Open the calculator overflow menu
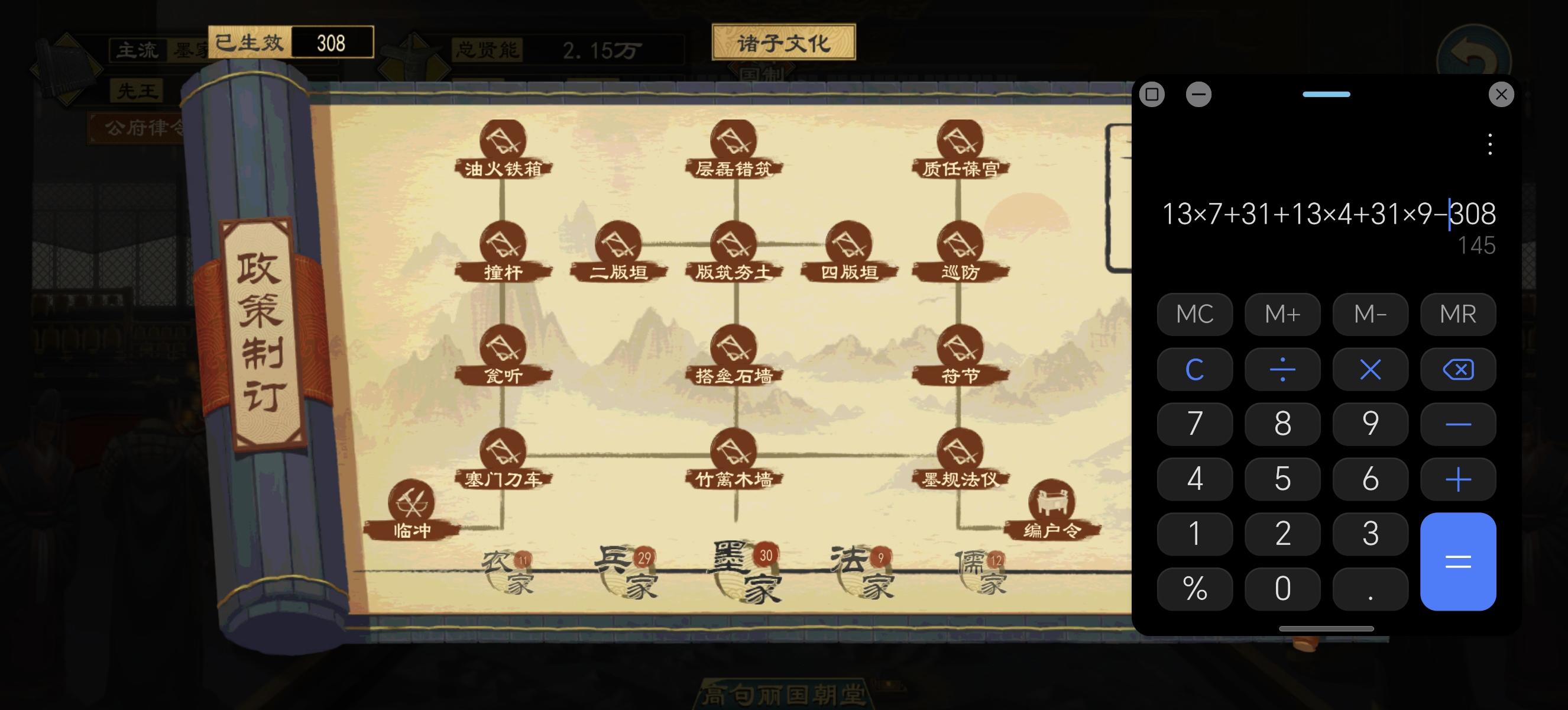The height and width of the screenshot is (710, 1568). [x=1489, y=144]
